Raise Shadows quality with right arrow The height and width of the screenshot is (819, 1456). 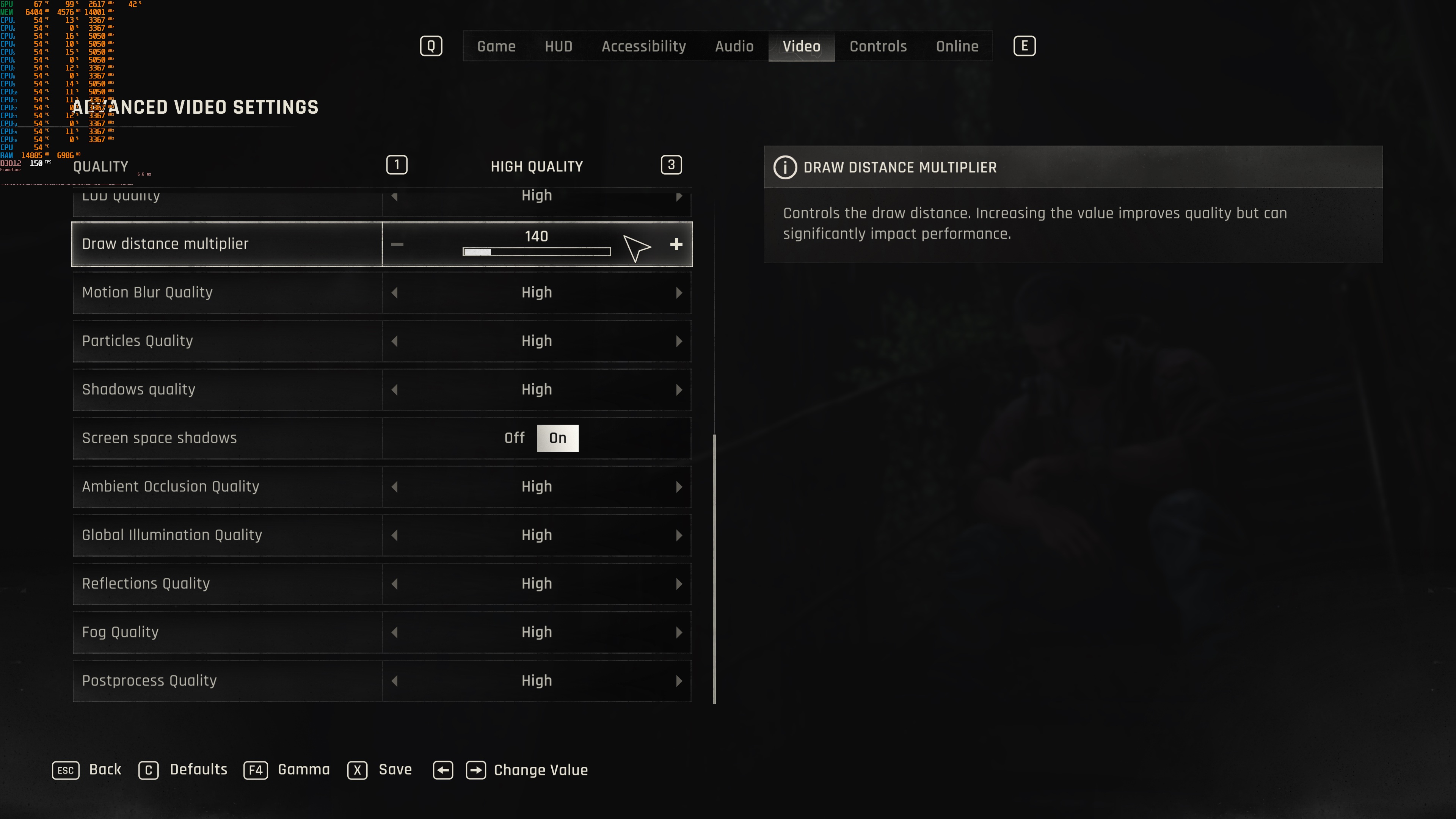pyautogui.click(x=679, y=389)
